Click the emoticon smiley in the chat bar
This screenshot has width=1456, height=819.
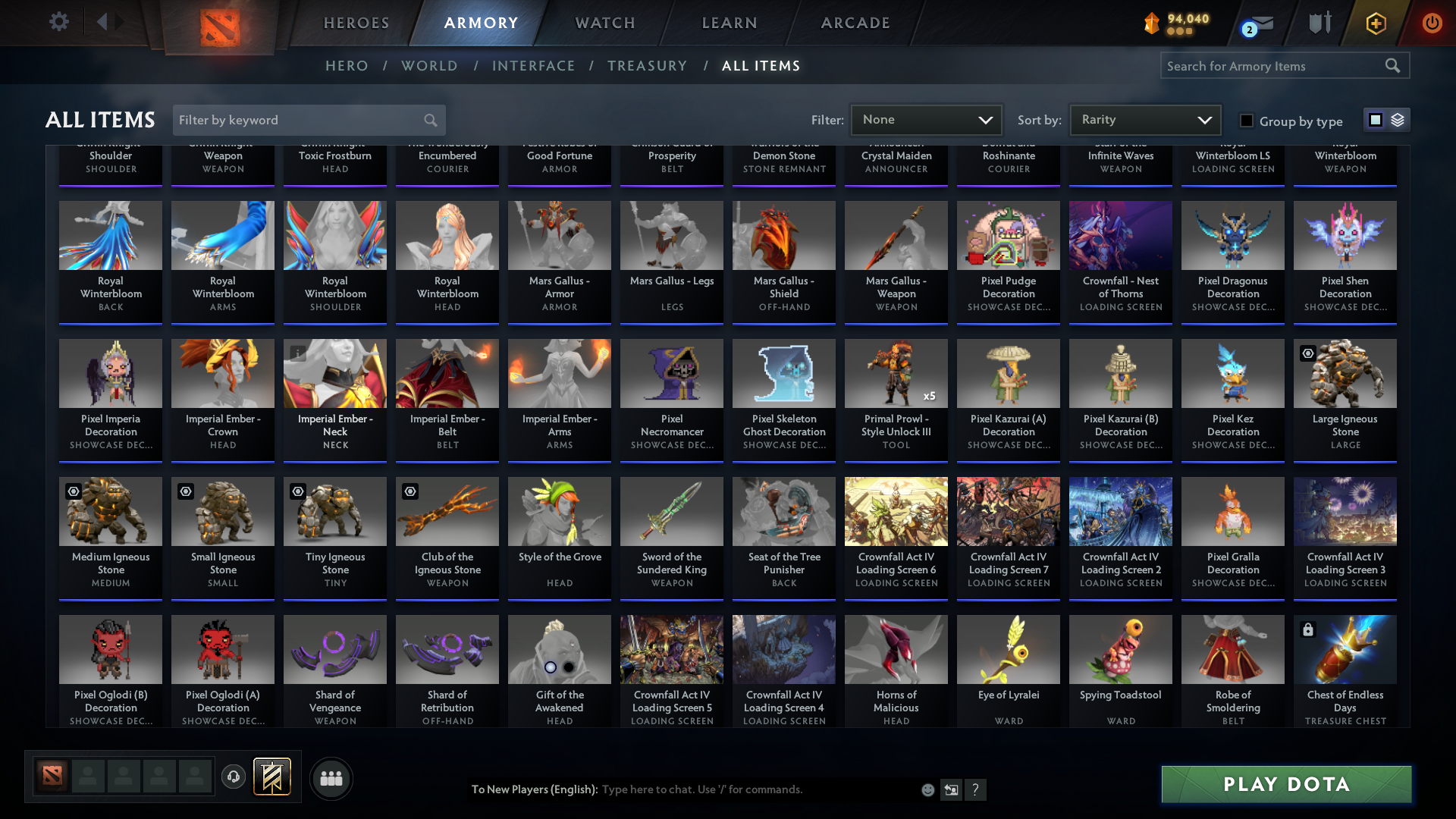927,789
